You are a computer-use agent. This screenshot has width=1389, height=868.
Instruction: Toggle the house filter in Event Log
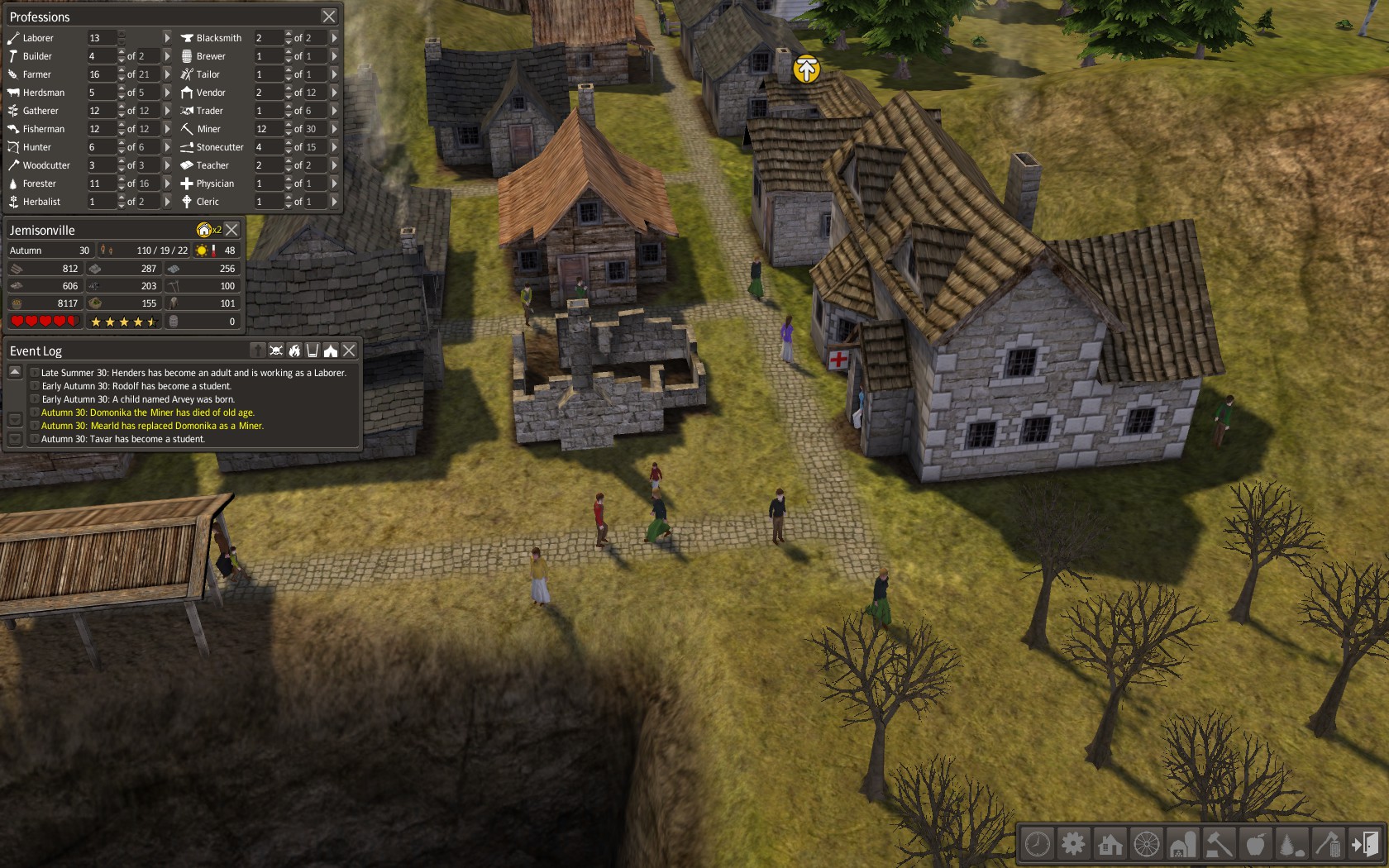[331, 351]
